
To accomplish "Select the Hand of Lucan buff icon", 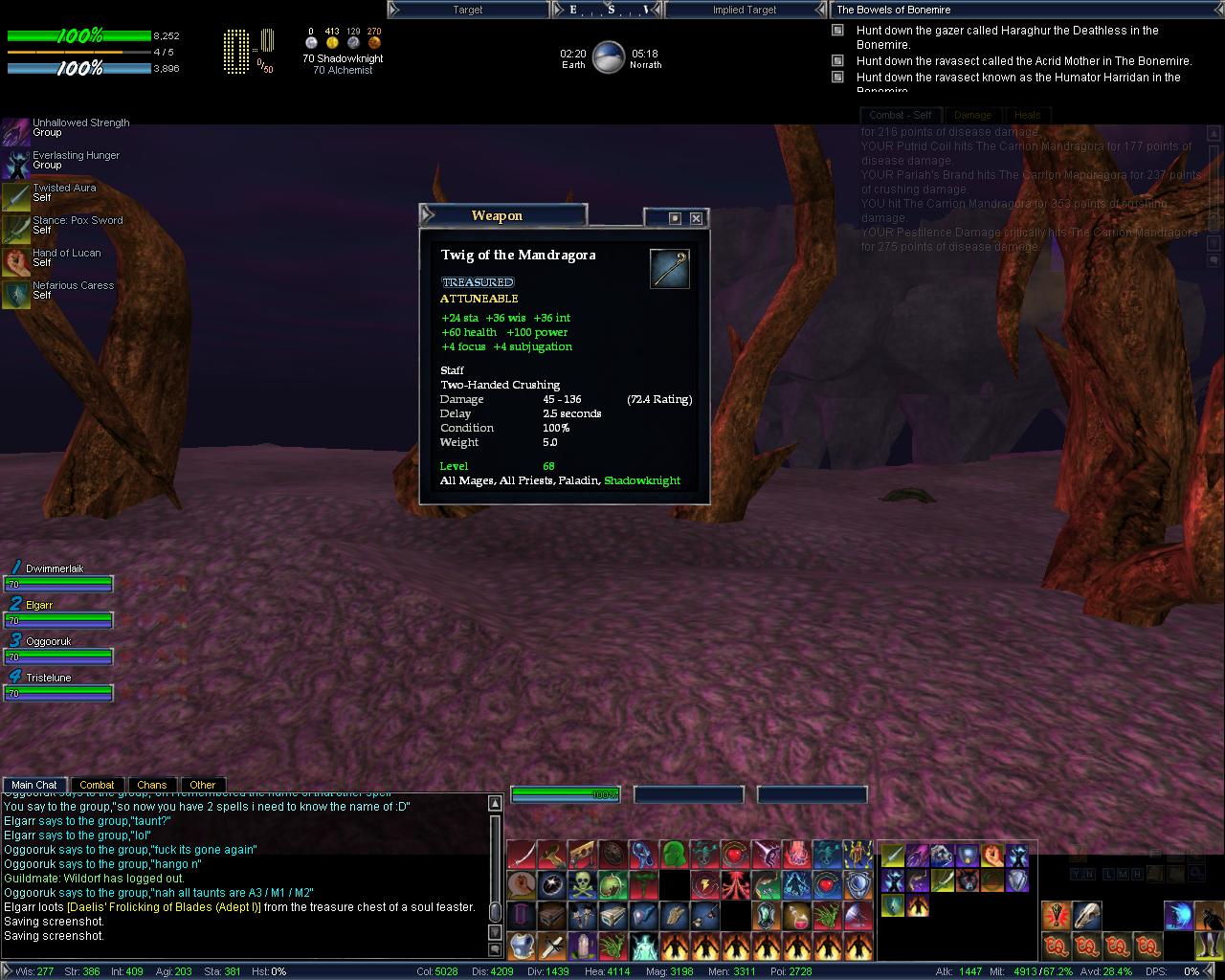I will pos(15,260).
